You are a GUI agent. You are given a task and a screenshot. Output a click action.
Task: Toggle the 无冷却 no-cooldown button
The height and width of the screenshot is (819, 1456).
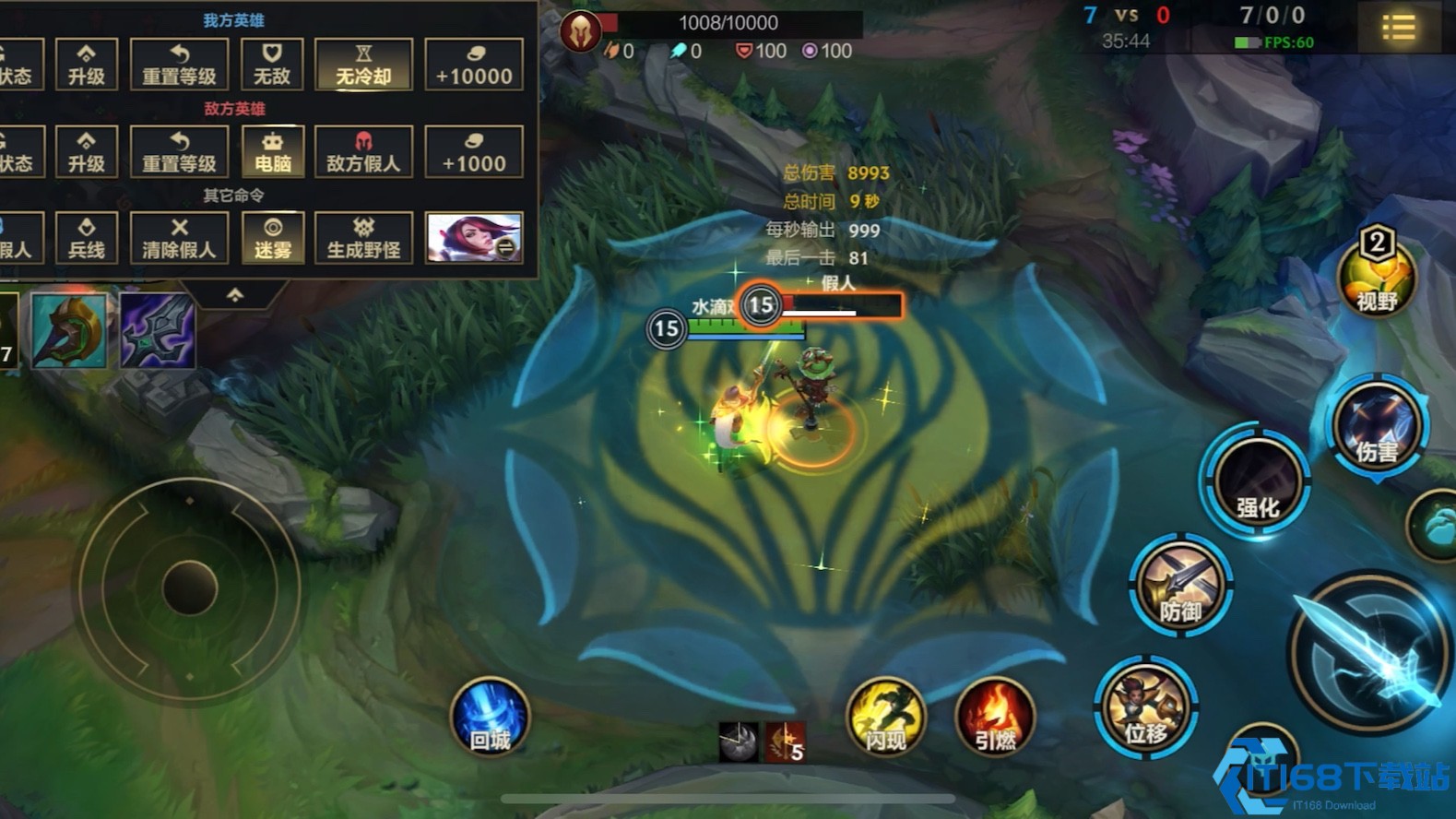point(363,65)
